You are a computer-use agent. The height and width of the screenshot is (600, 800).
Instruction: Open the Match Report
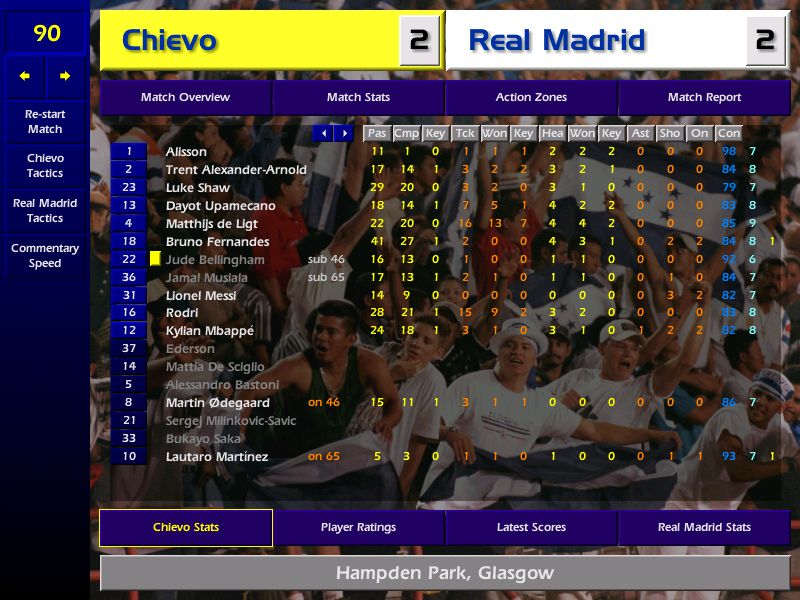(x=704, y=97)
